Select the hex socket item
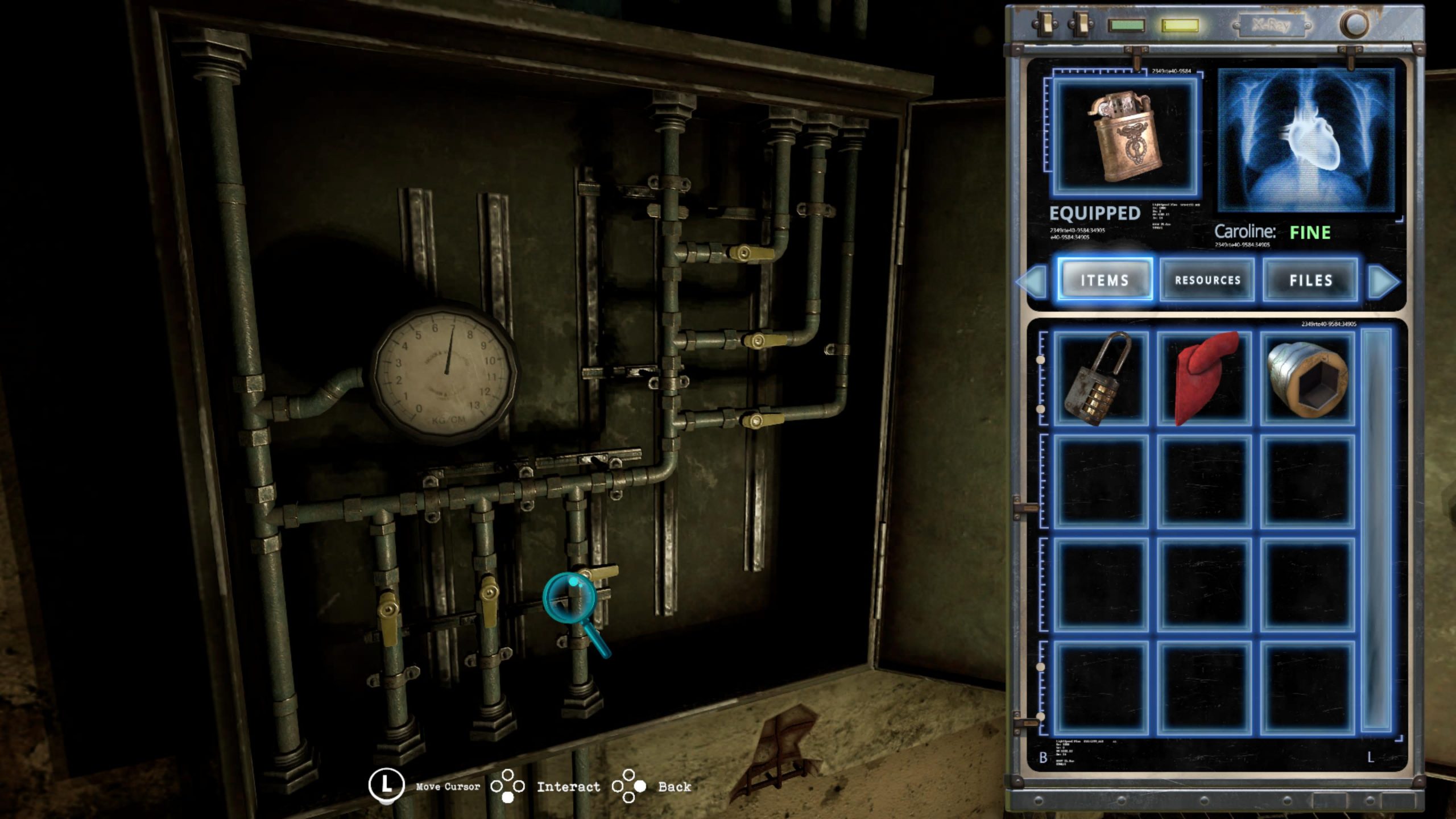This screenshot has height=819, width=1456. (x=1308, y=379)
